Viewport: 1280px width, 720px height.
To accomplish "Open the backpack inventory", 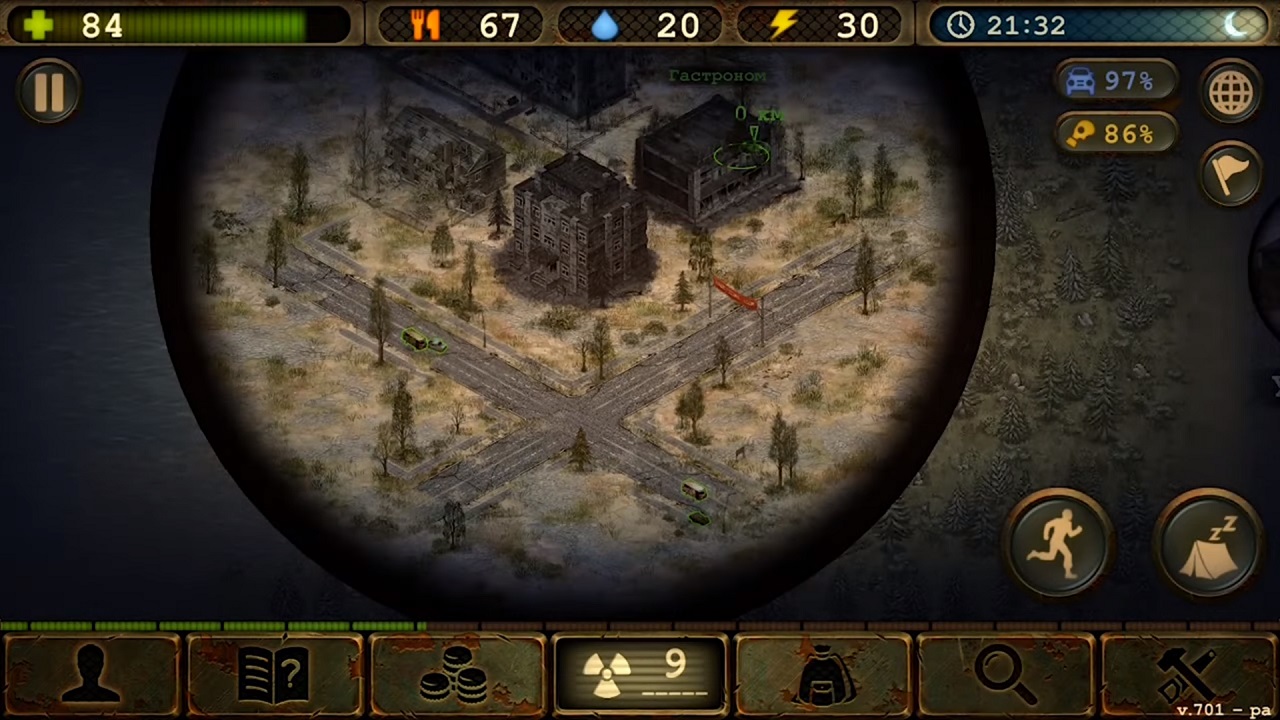I will 823,673.
